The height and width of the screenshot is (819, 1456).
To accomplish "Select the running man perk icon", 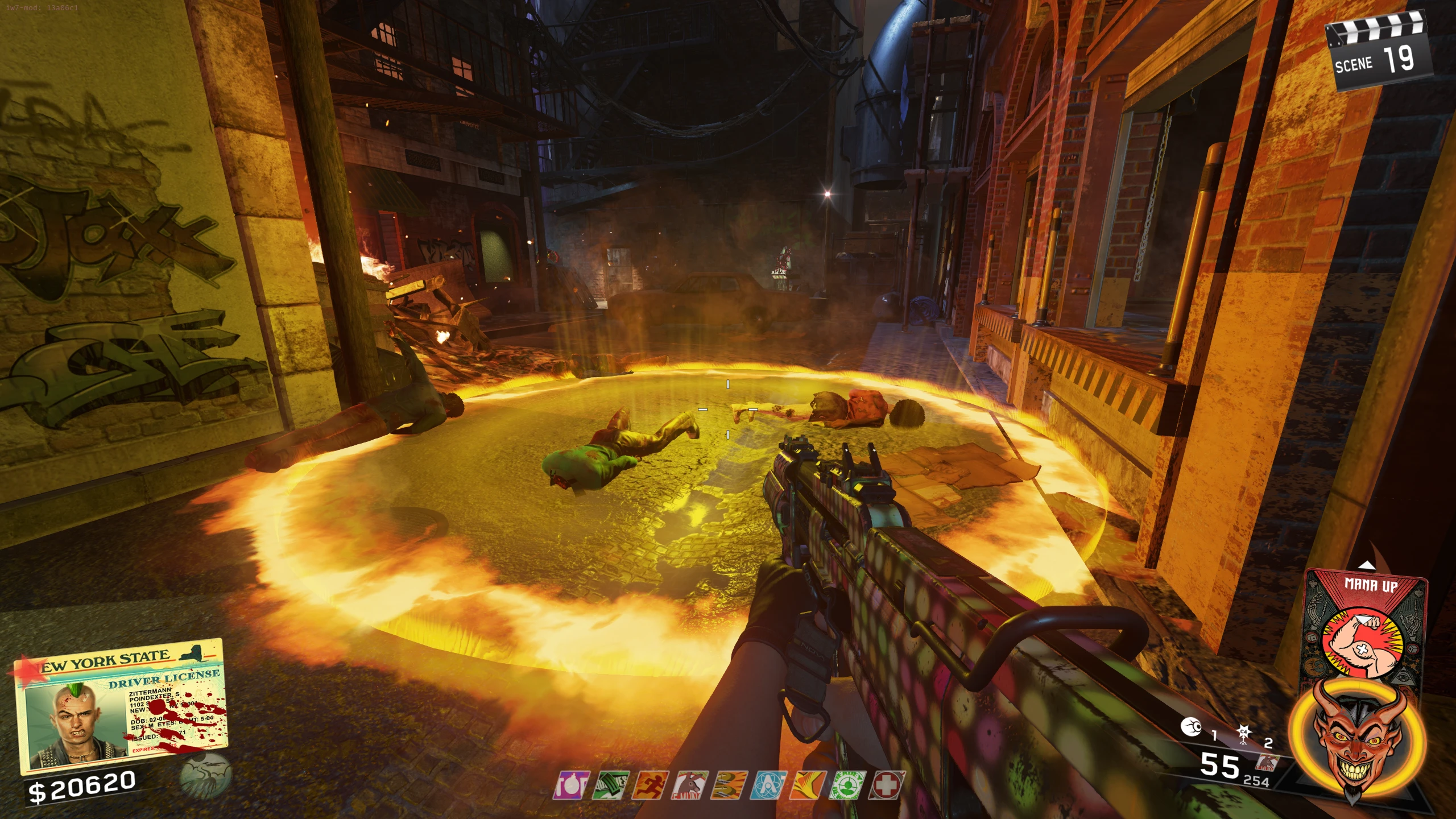I will 649,786.
